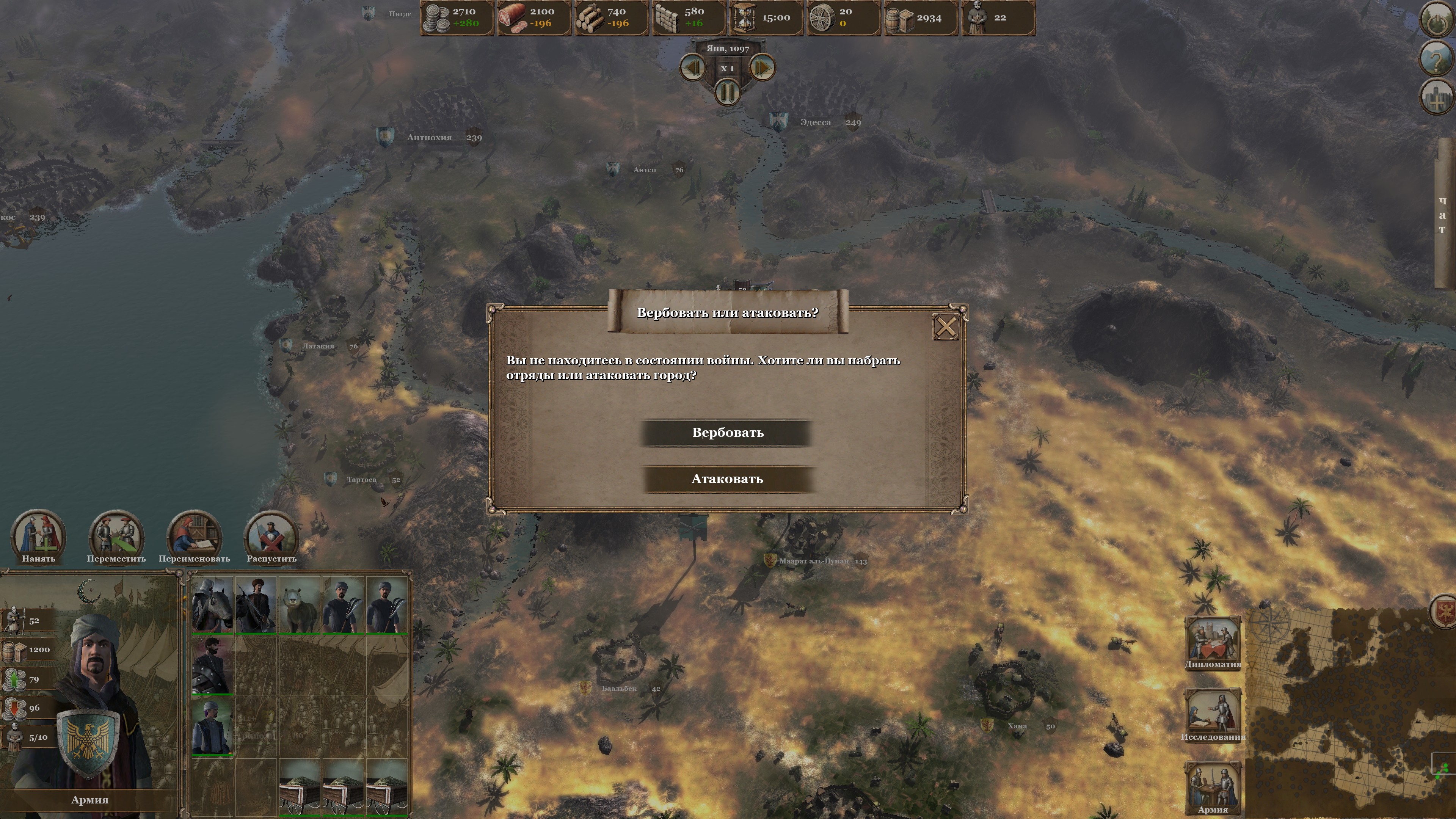Choose Вербовать in the dialog
The height and width of the screenshot is (819, 1456).
[728, 433]
